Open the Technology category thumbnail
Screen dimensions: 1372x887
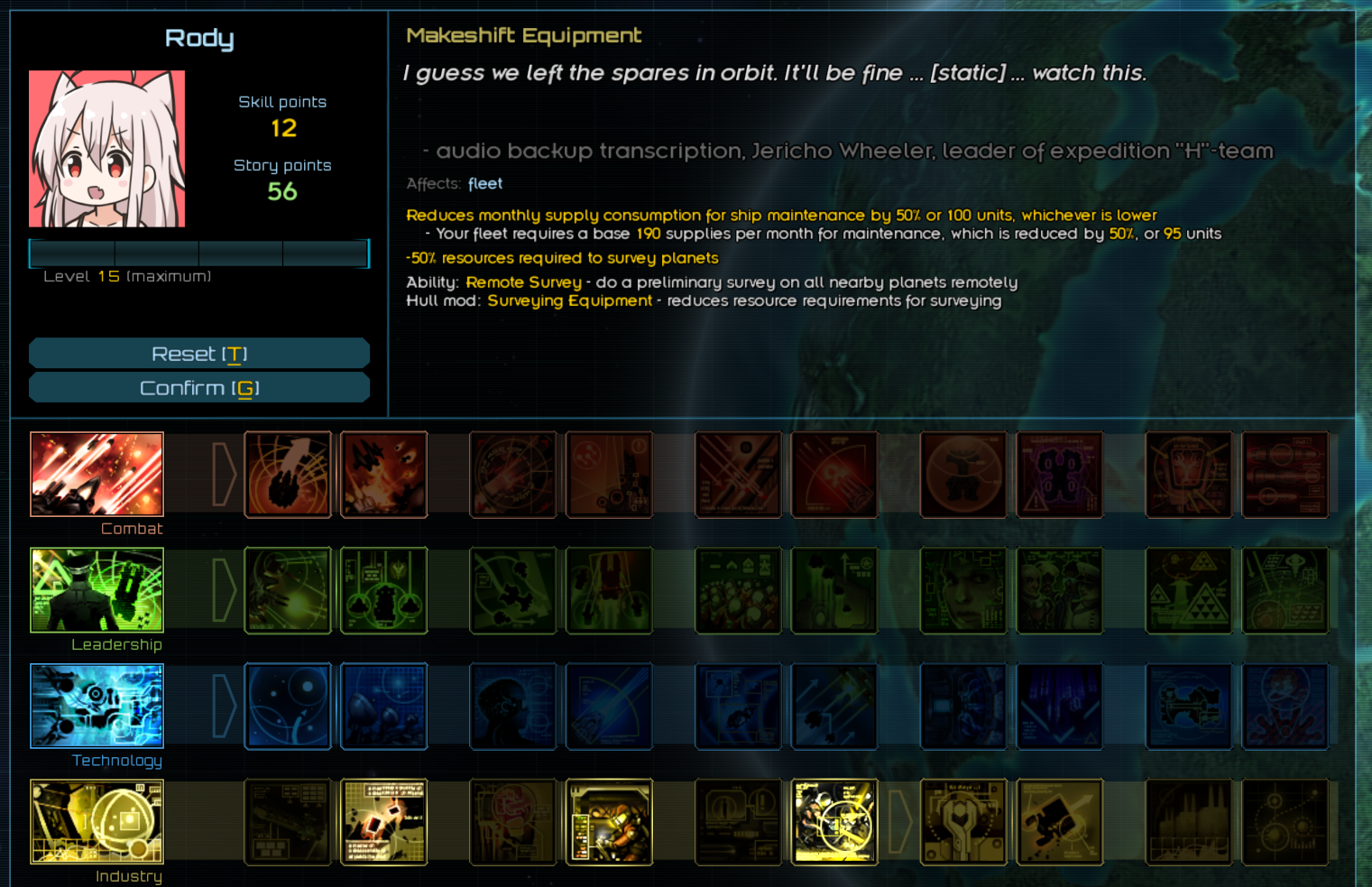(x=97, y=707)
